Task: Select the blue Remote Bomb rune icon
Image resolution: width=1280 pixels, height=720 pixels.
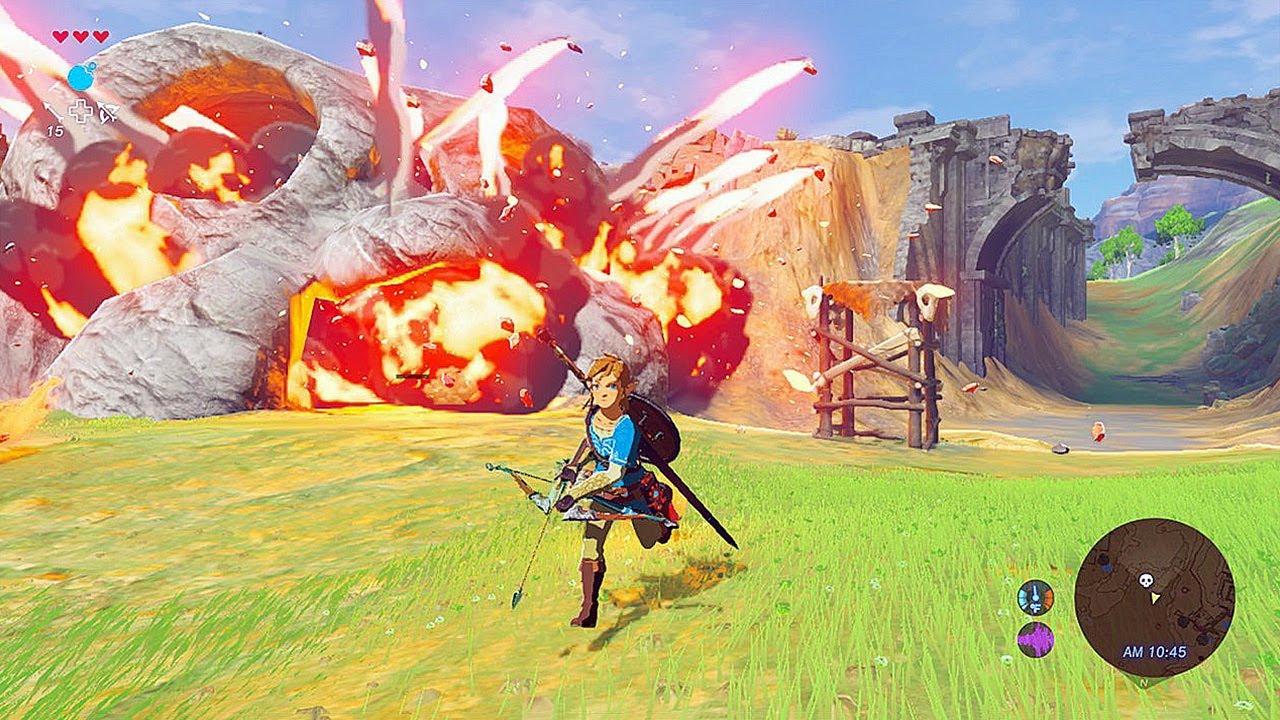Action: (81, 76)
